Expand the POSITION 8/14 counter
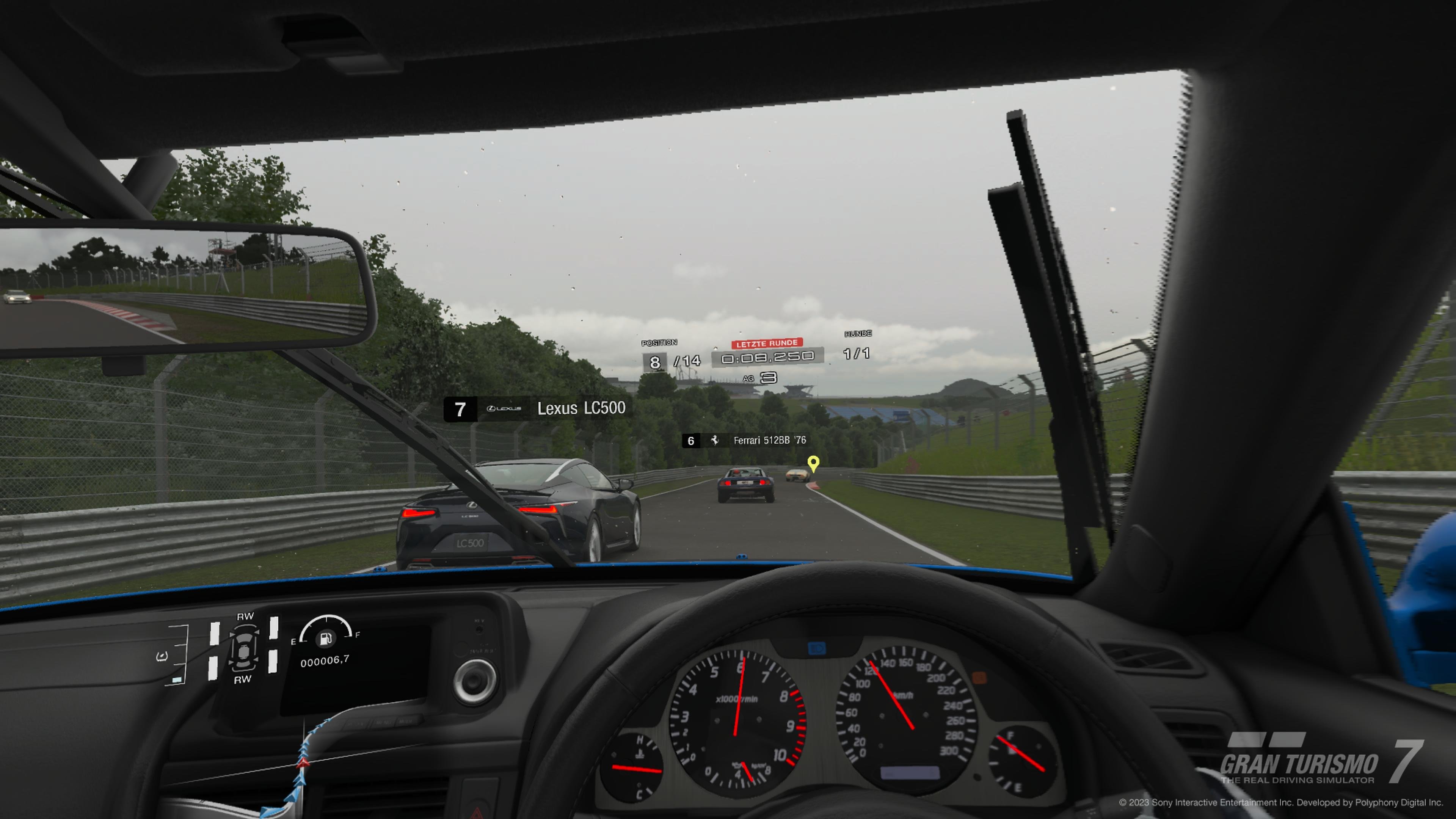The height and width of the screenshot is (819, 1456). click(x=671, y=362)
